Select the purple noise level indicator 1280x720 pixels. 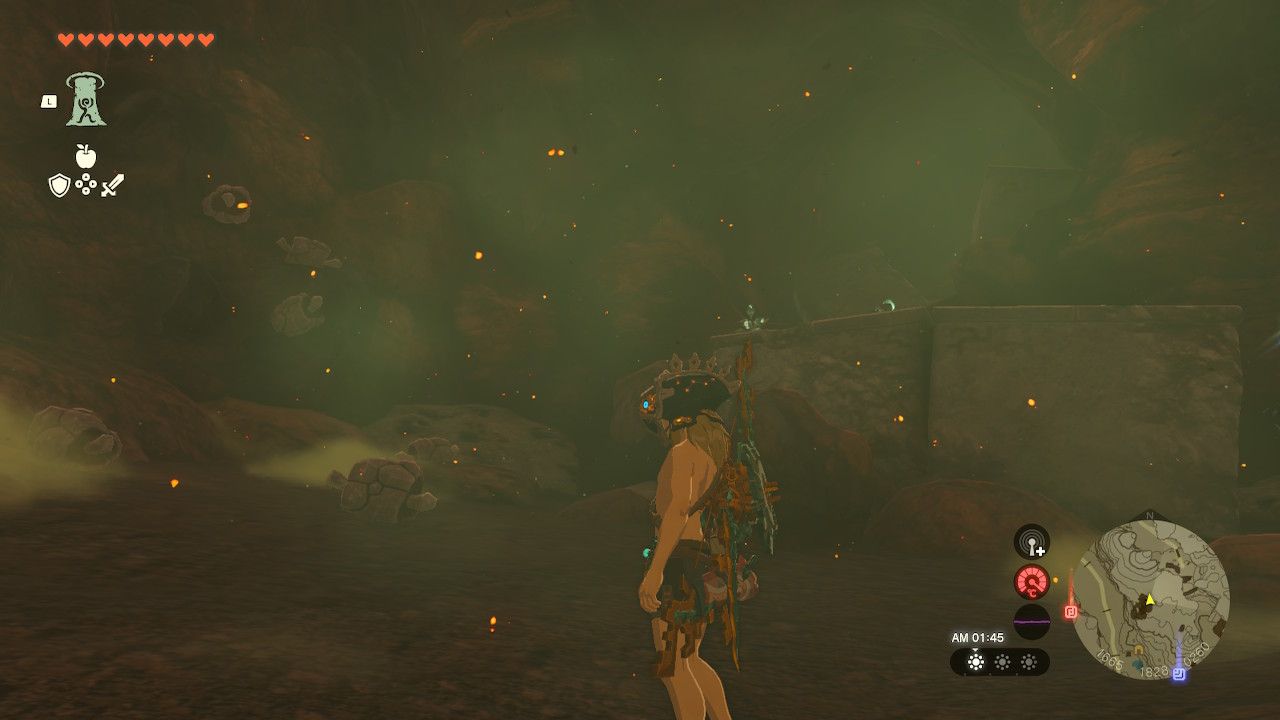point(1032,621)
